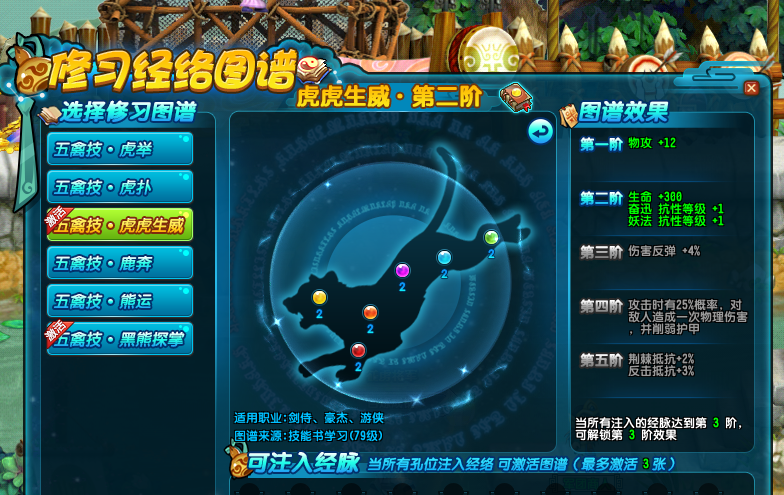This screenshot has width=784, height=495.
Task: Open the 五禽技·鹿奔 chart
Action: click(x=120, y=263)
